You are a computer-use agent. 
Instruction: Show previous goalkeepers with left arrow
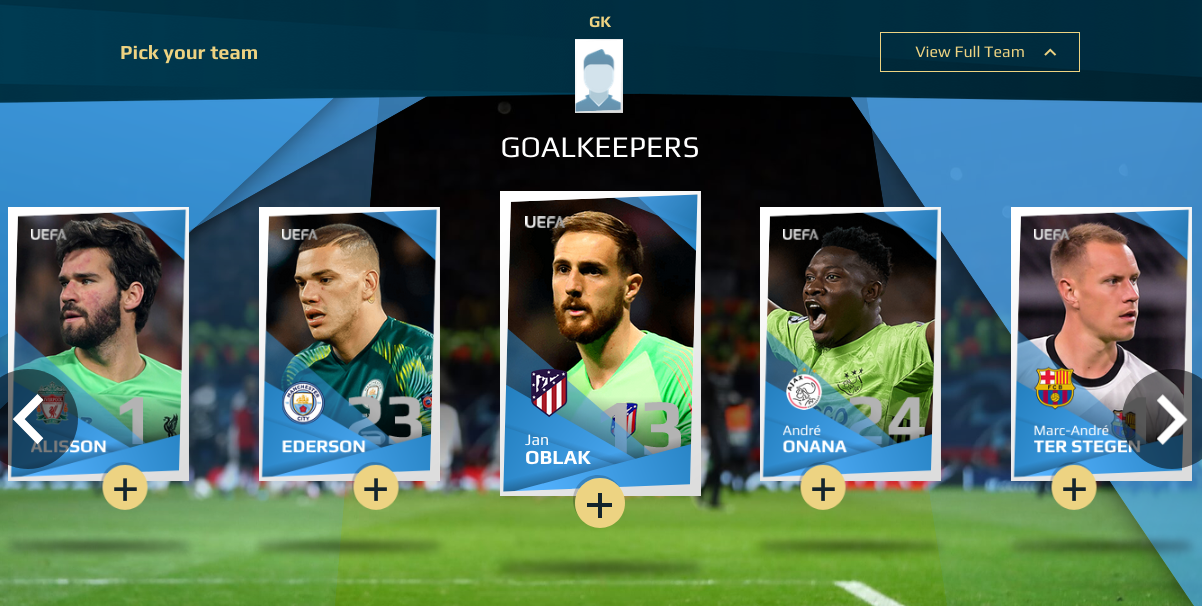28,420
